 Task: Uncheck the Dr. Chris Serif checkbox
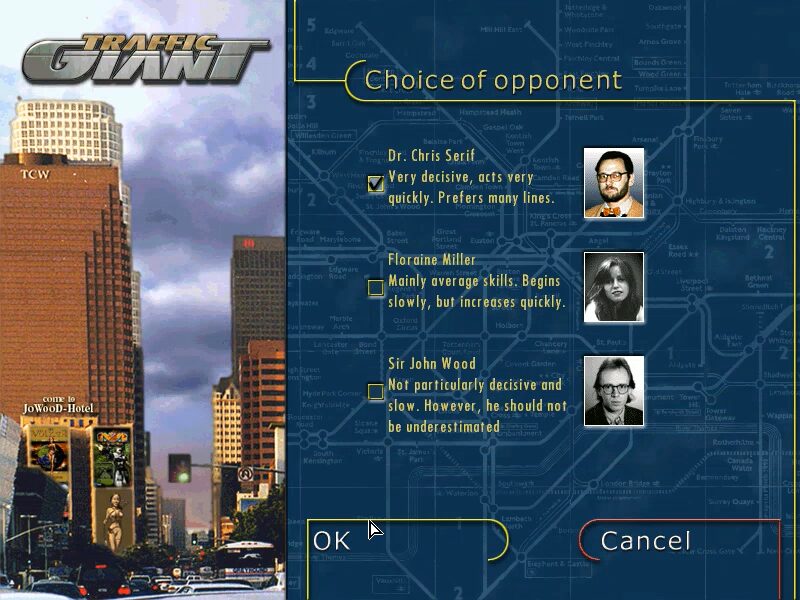376,183
